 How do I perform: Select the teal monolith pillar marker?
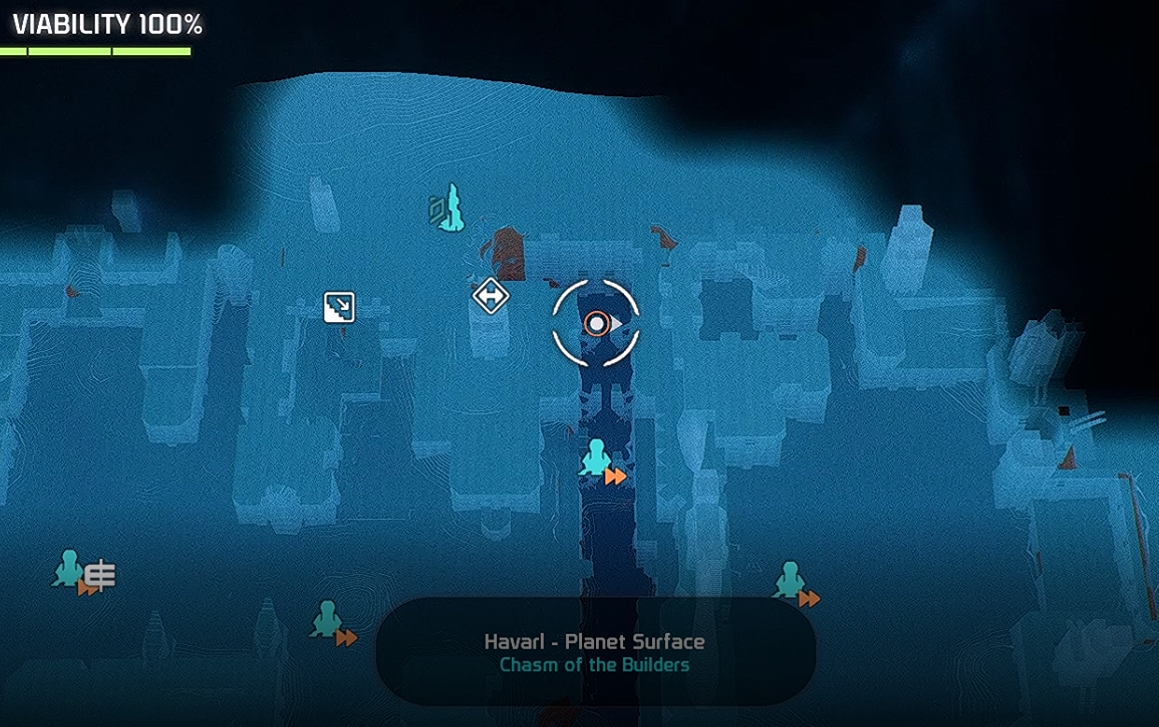pos(452,208)
